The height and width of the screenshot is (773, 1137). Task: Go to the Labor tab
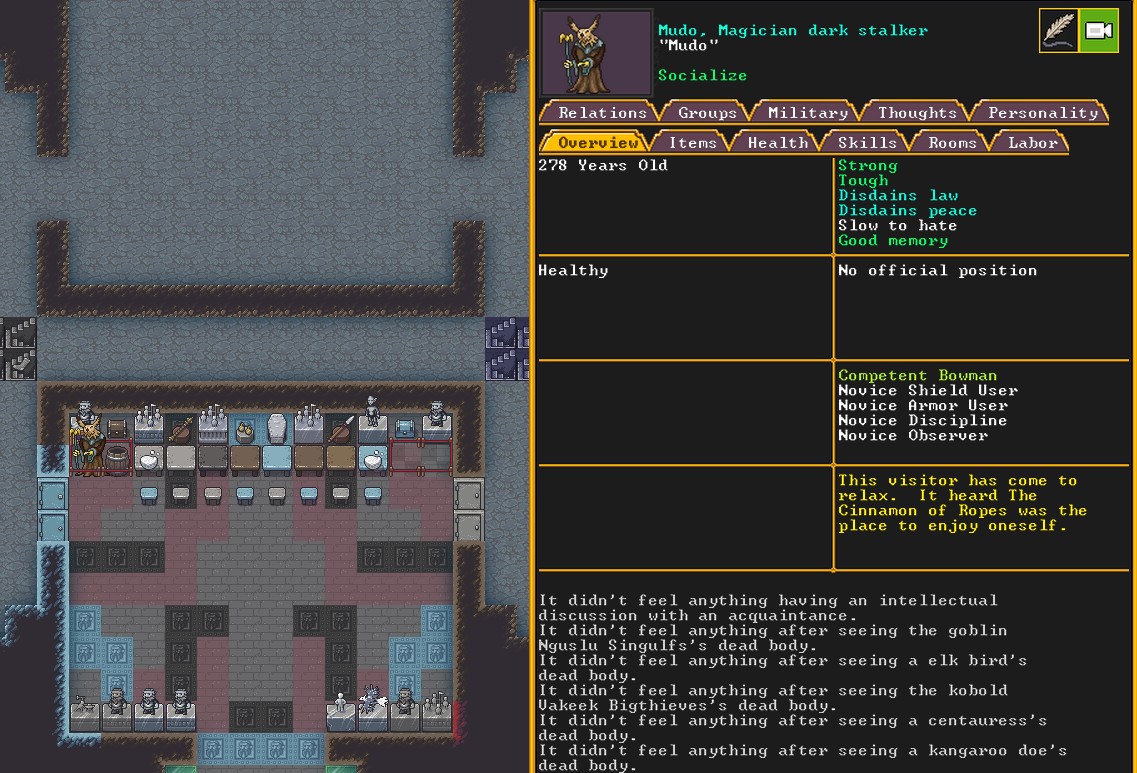(1032, 143)
